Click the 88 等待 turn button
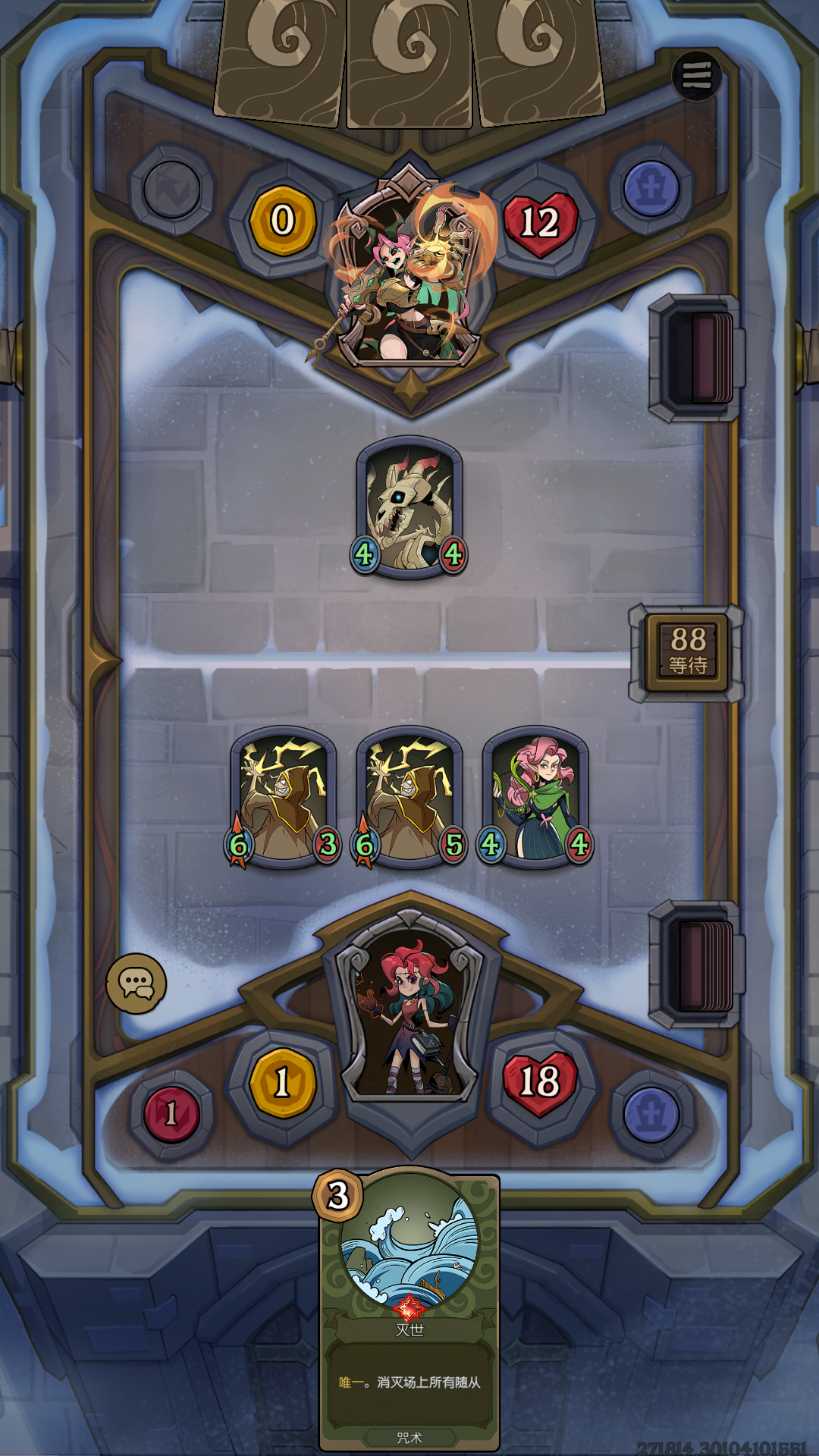Screen dimensions: 819x1456 688,652
